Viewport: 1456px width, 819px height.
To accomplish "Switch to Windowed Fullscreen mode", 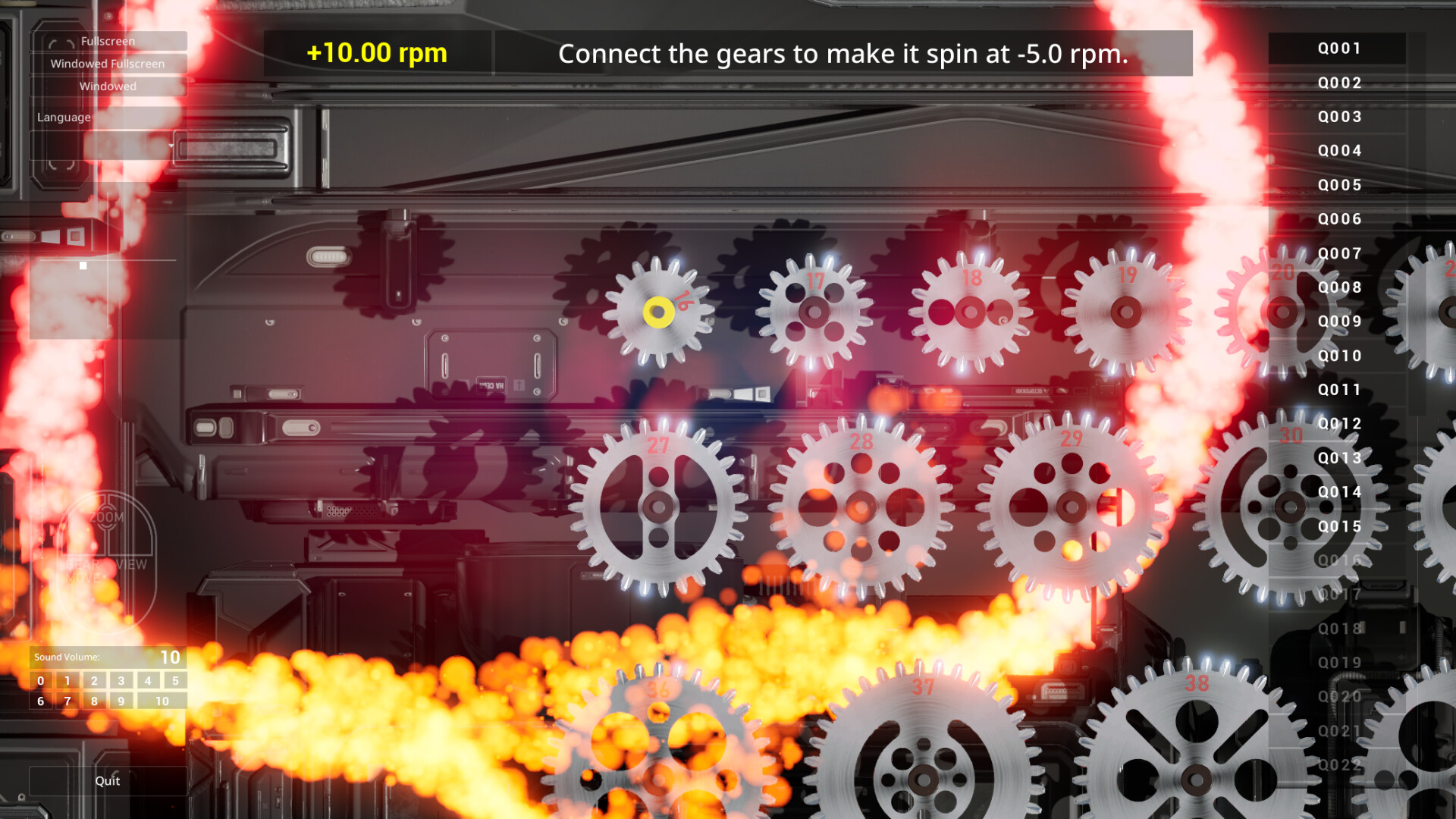I will pyautogui.click(x=108, y=64).
